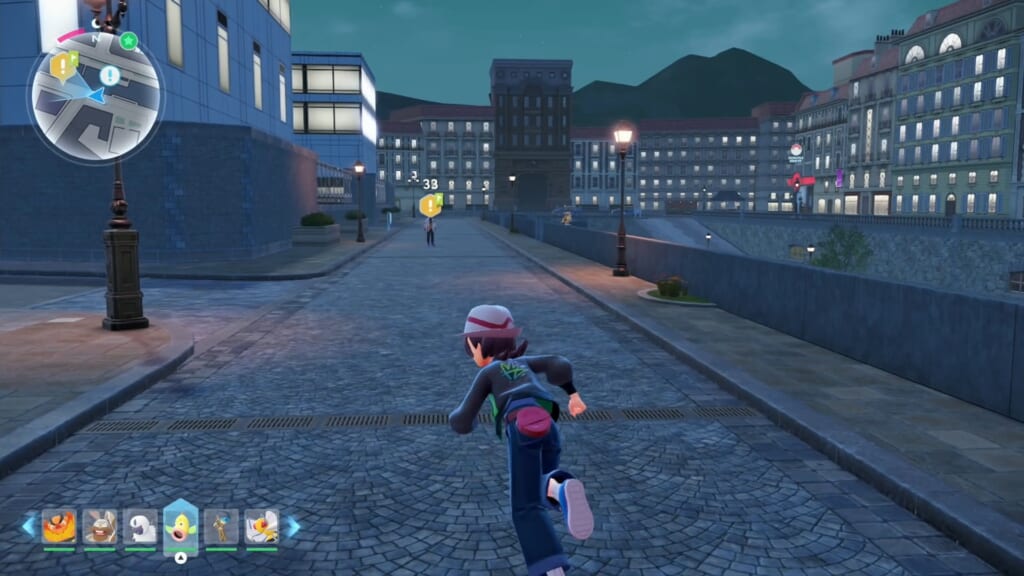This screenshot has height=576, width=1024.
Task: Click the blue player arrow on minimap
Action: (x=95, y=95)
